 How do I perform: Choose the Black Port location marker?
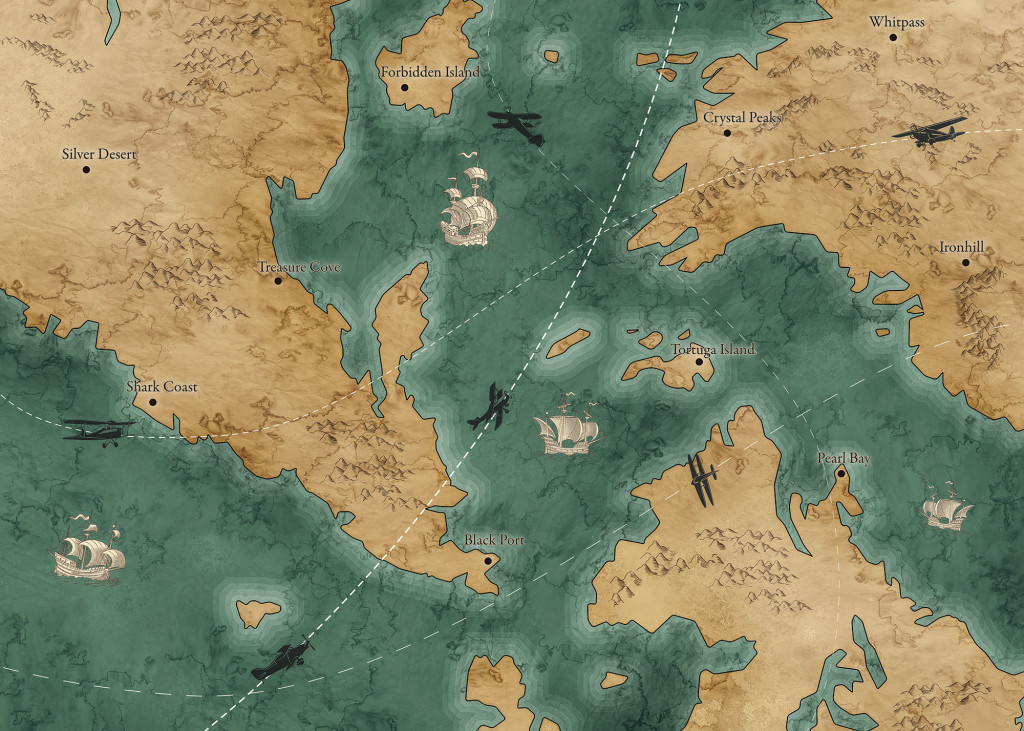tap(487, 560)
